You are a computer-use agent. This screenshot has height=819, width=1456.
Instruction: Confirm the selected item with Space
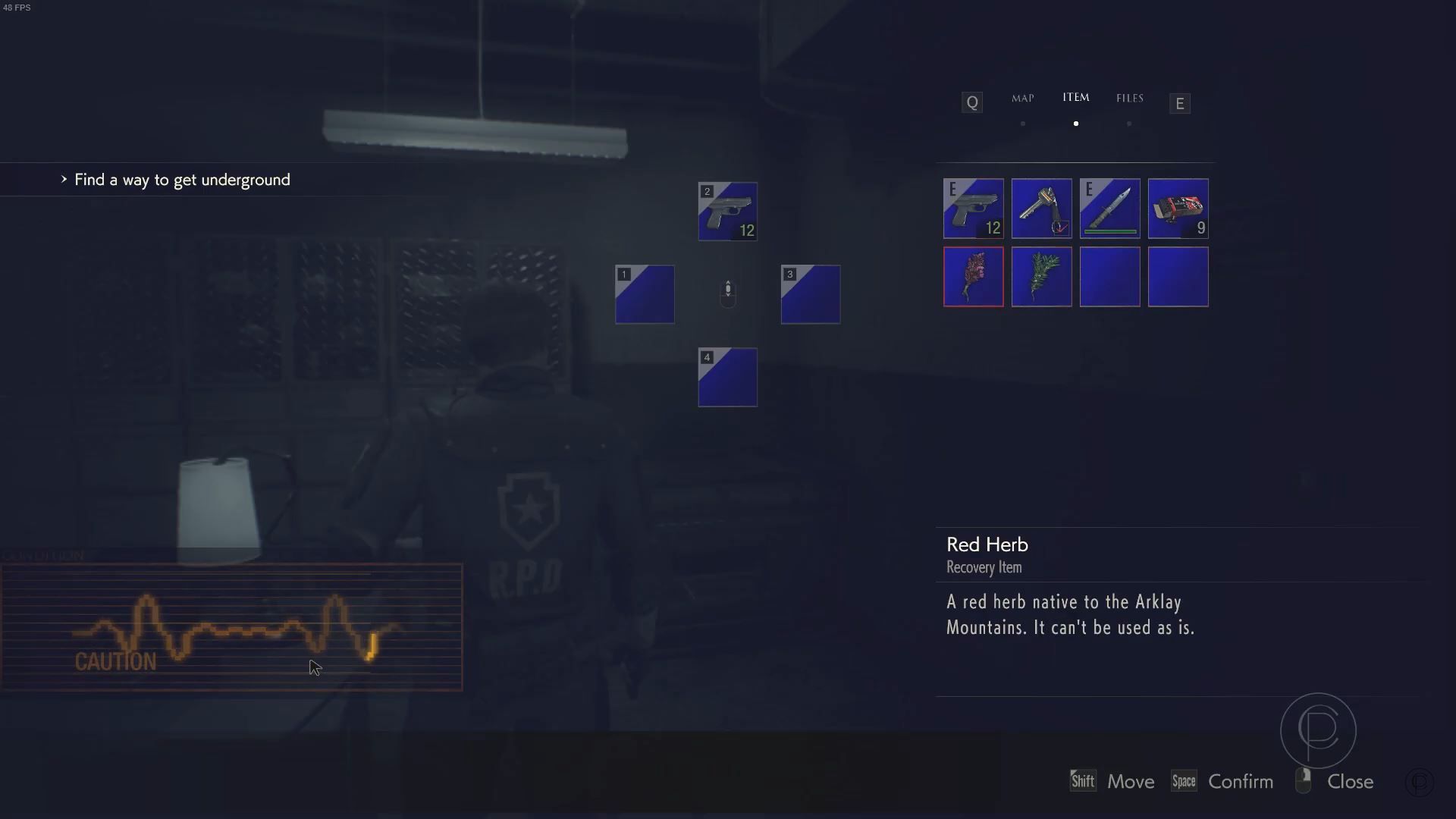[x=1185, y=780]
